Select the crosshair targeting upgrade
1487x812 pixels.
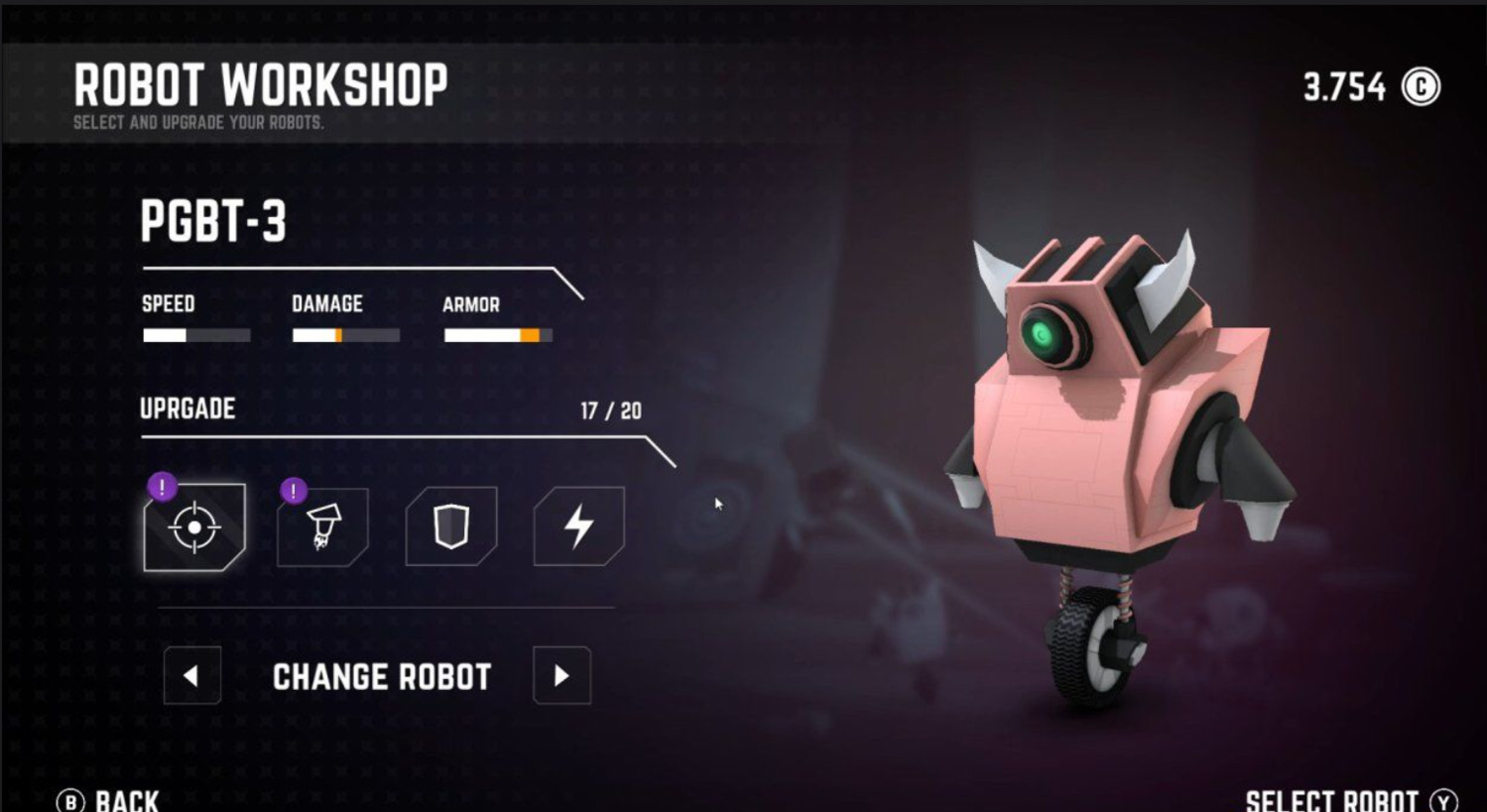pyautogui.click(x=194, y=526)
